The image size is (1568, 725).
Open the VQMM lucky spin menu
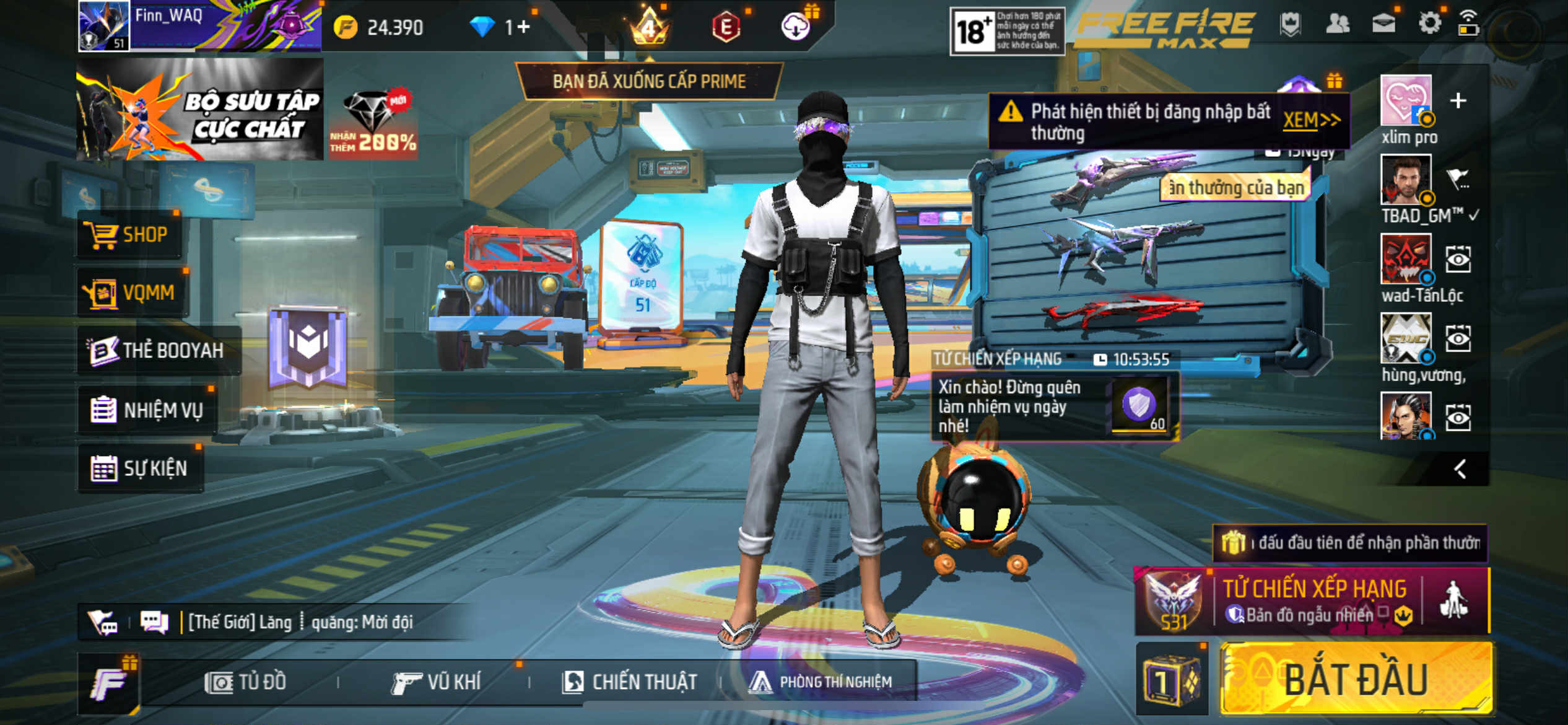[x=131, y=292]
